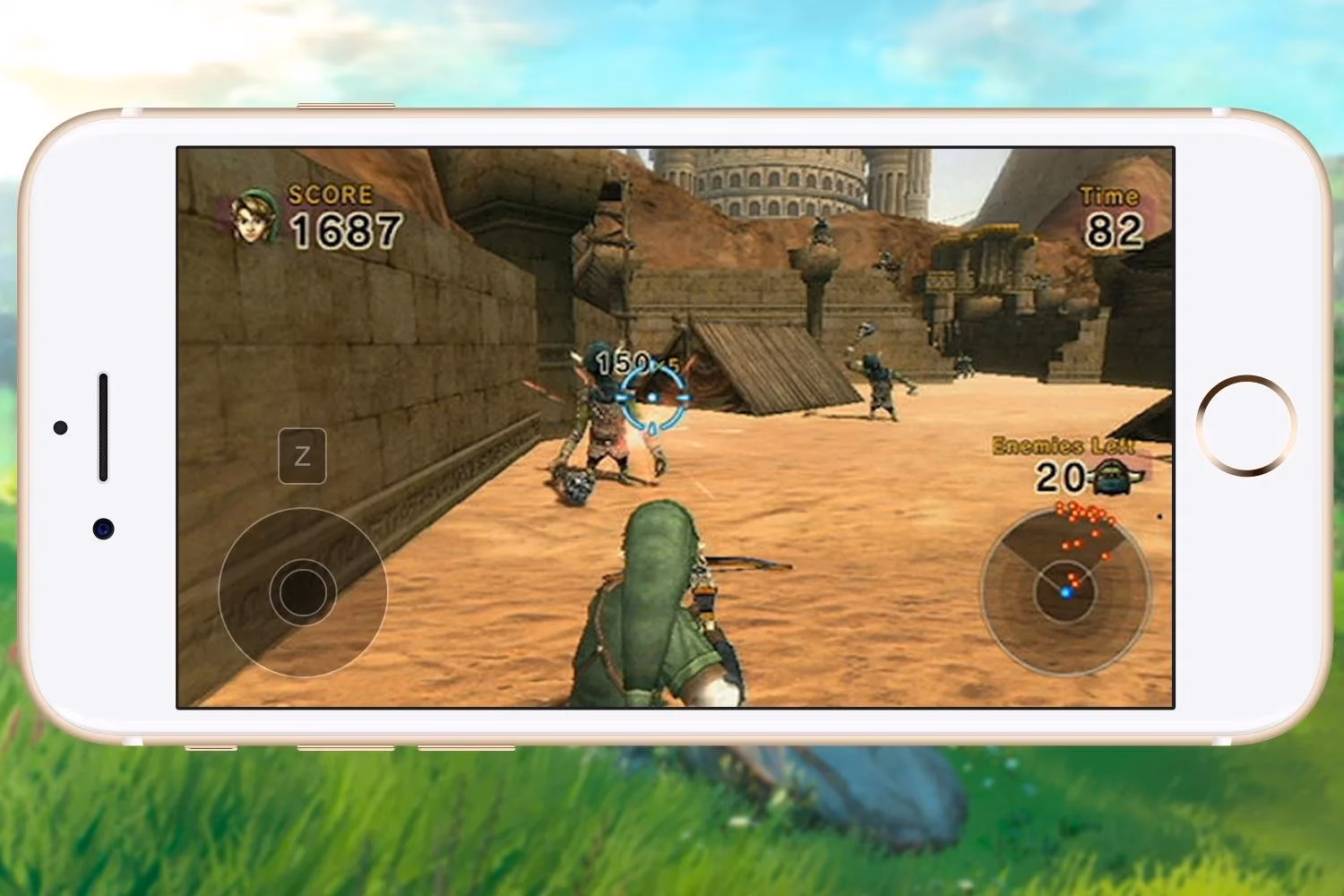
Task: Open the SCORE header label
Action: (x=329, y=193)
